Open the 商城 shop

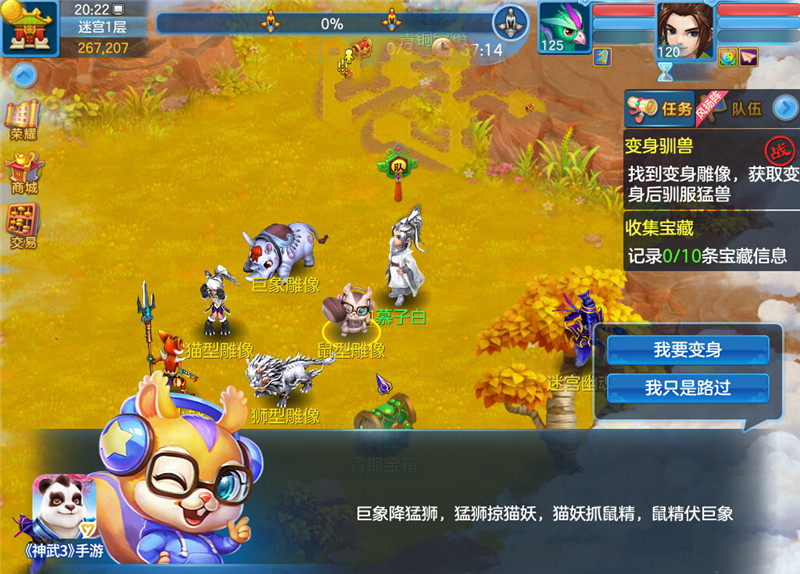(x=23, y=173)
